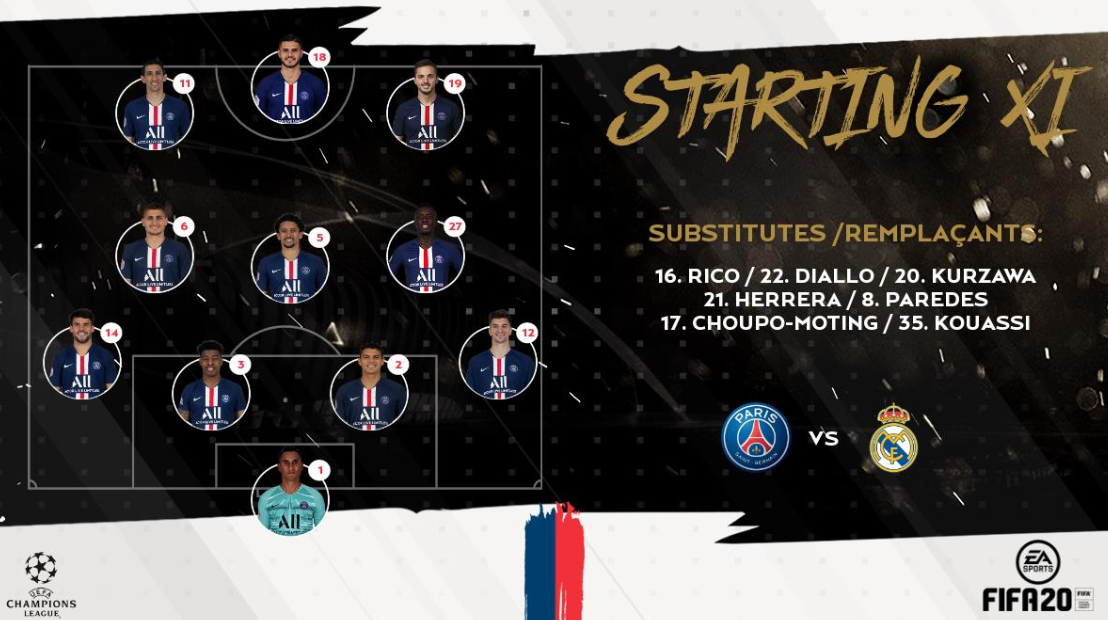The height and width of the screenshot is (620, 1108).
Task: Select the number 6 midfielder portrait
Action: coord(155,256)
